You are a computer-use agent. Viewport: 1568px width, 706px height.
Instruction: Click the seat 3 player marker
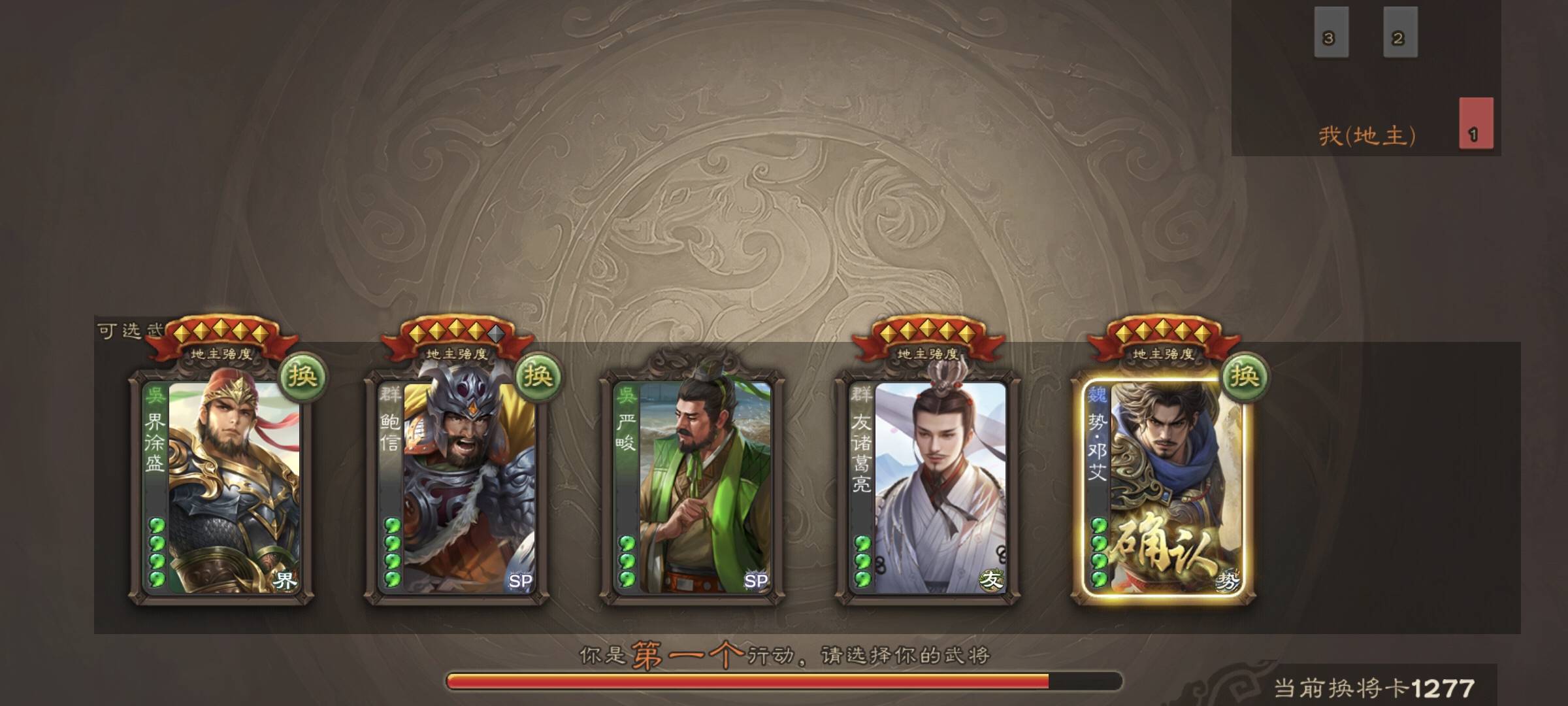(1331, 33)
